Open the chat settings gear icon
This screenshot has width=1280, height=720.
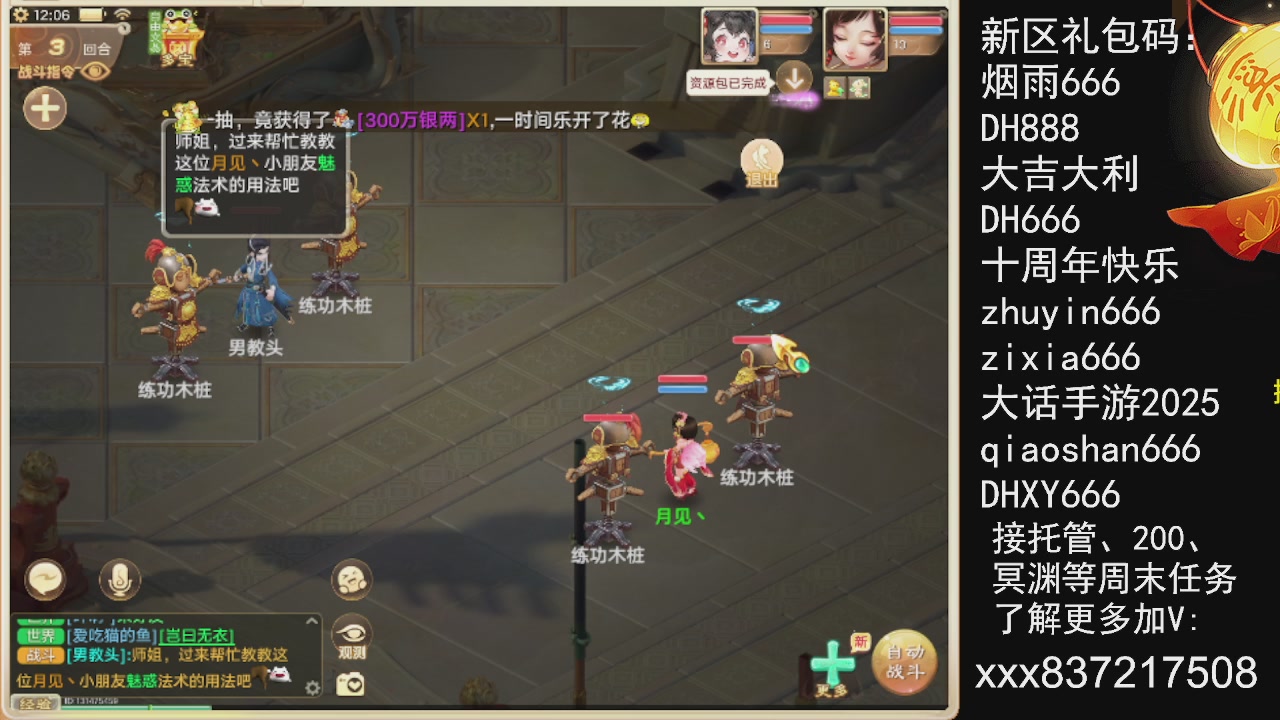coord(311,688)
